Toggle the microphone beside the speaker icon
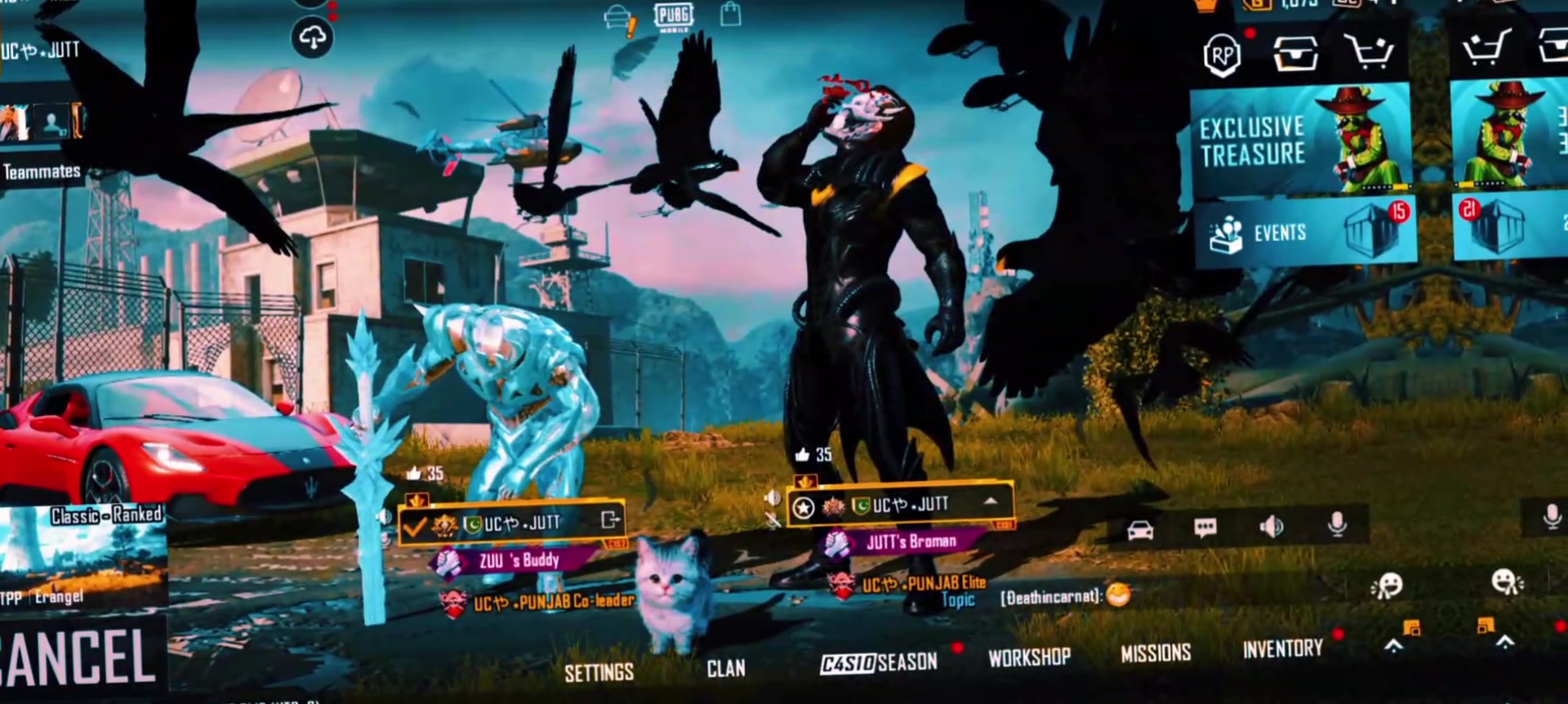This screenshot has height=704, width=1568. [x=1337, y=524]
